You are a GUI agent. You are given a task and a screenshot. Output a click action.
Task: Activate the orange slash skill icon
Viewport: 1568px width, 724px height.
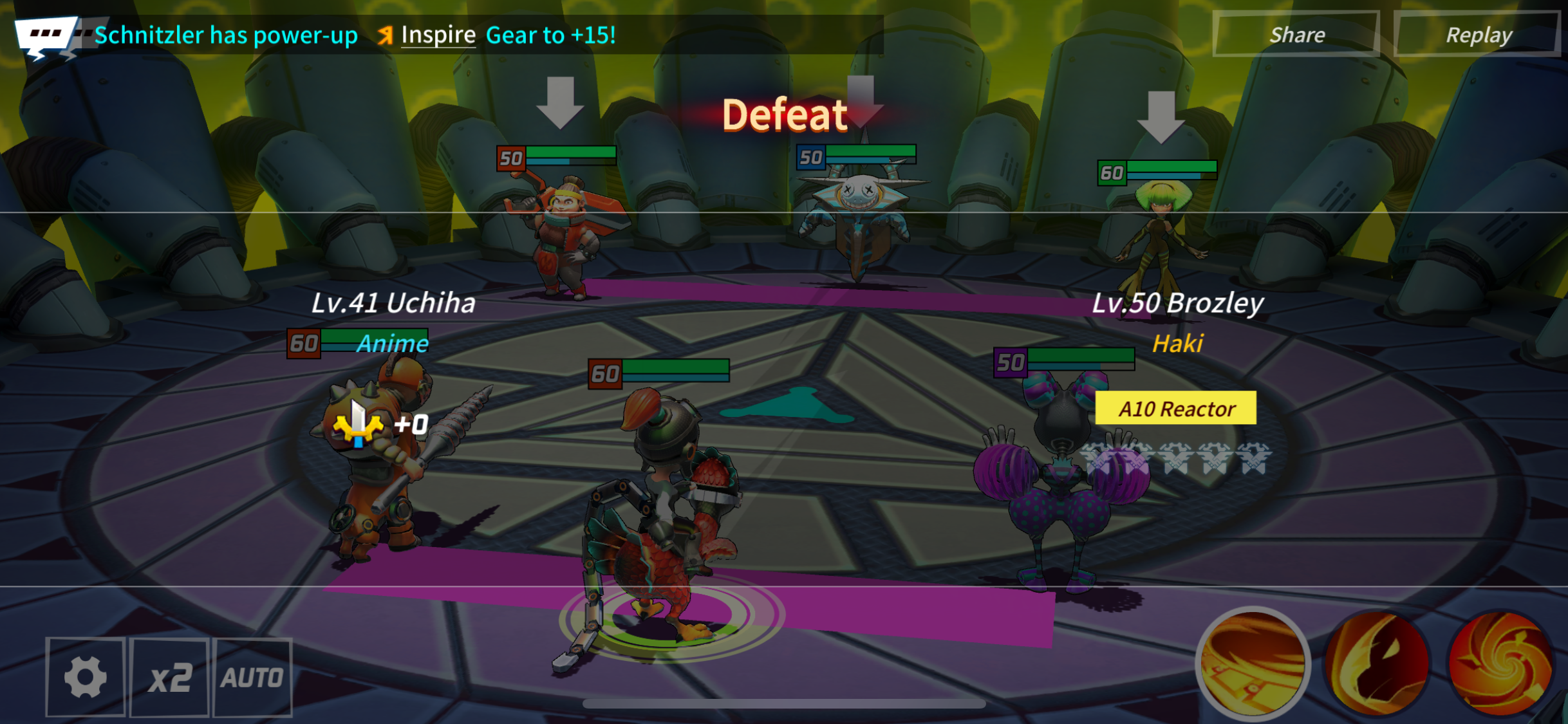pos(1253,663)
